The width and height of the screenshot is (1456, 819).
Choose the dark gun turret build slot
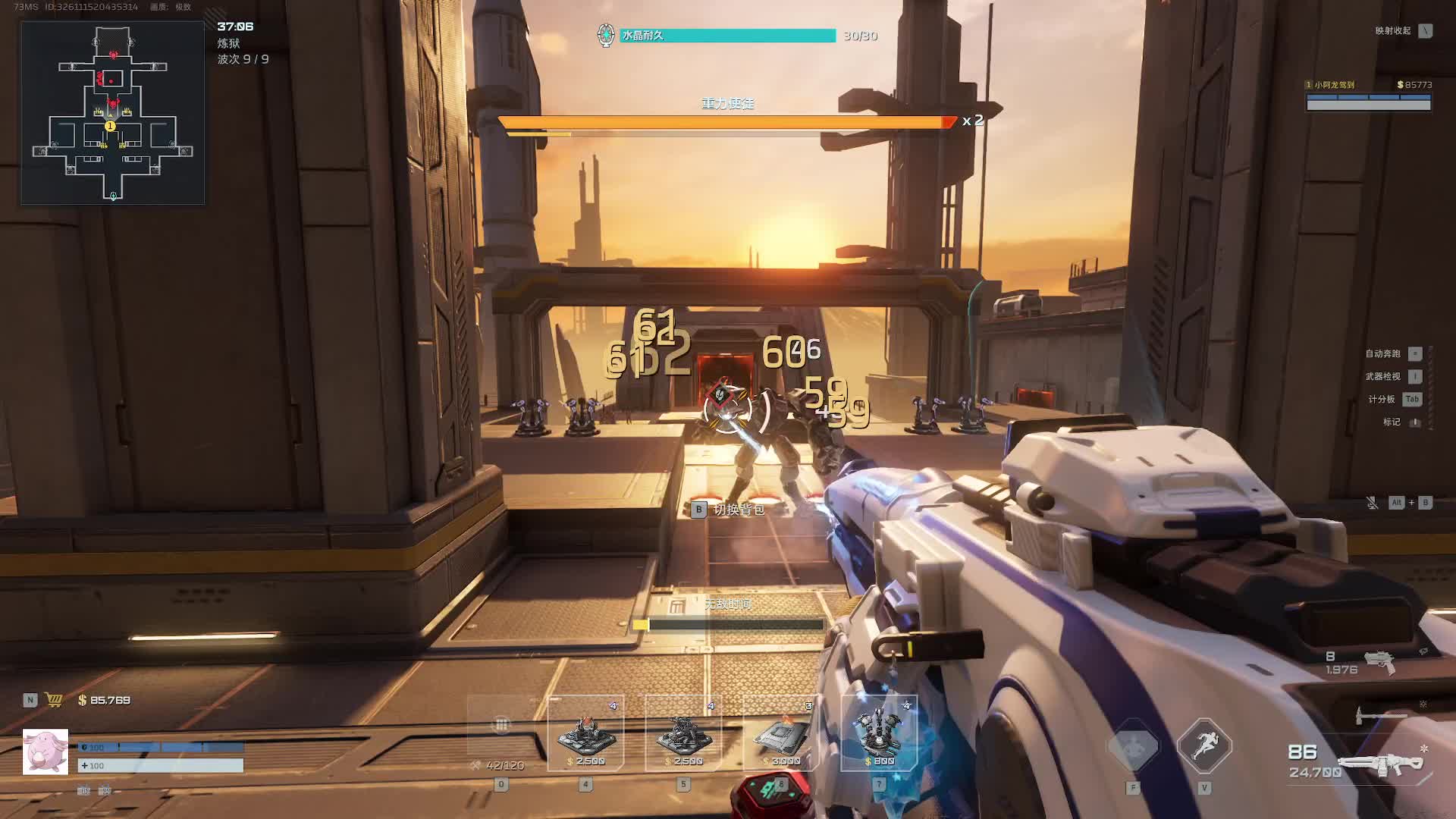(683, 733)
